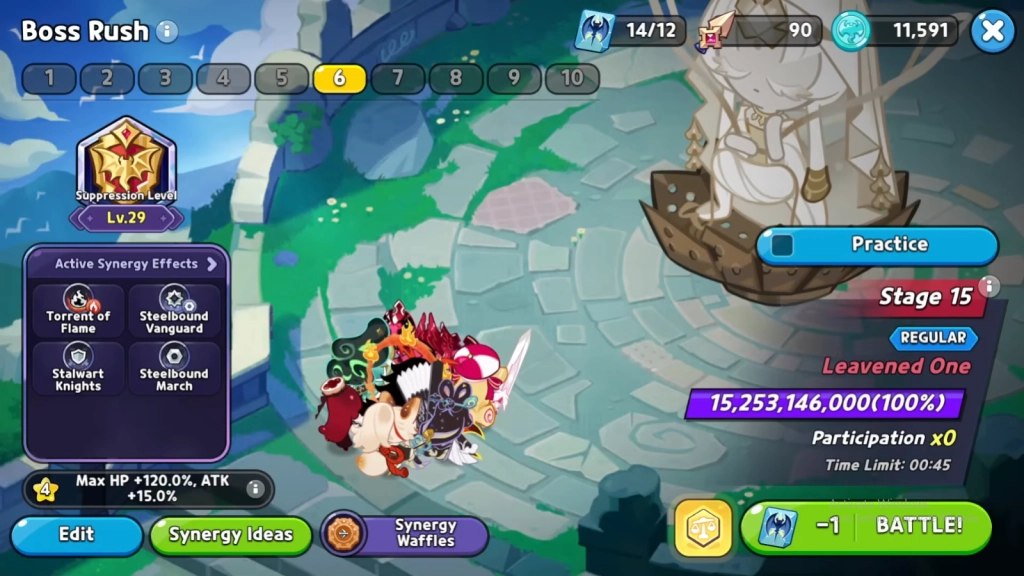Open Synergy Waffles
The width and height of the screenshot is (1024, 576).
click(x=405, y=534)
